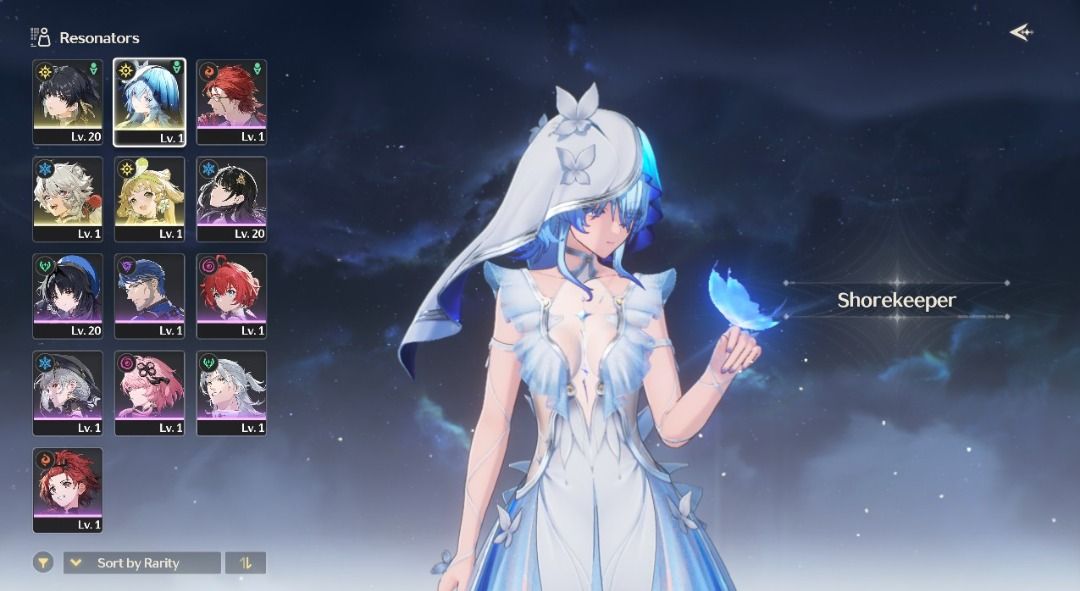Viewport: 1080px width, 591px height.
Task: Select the Shorekeeper portrait with blue hair
Action: [x=149, y=100]
